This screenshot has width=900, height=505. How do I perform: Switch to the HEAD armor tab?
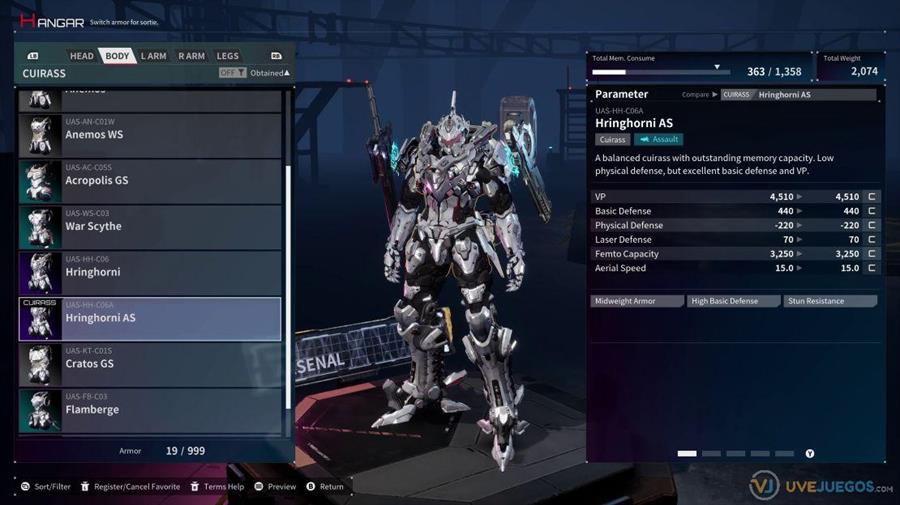[x=82, y=56]
